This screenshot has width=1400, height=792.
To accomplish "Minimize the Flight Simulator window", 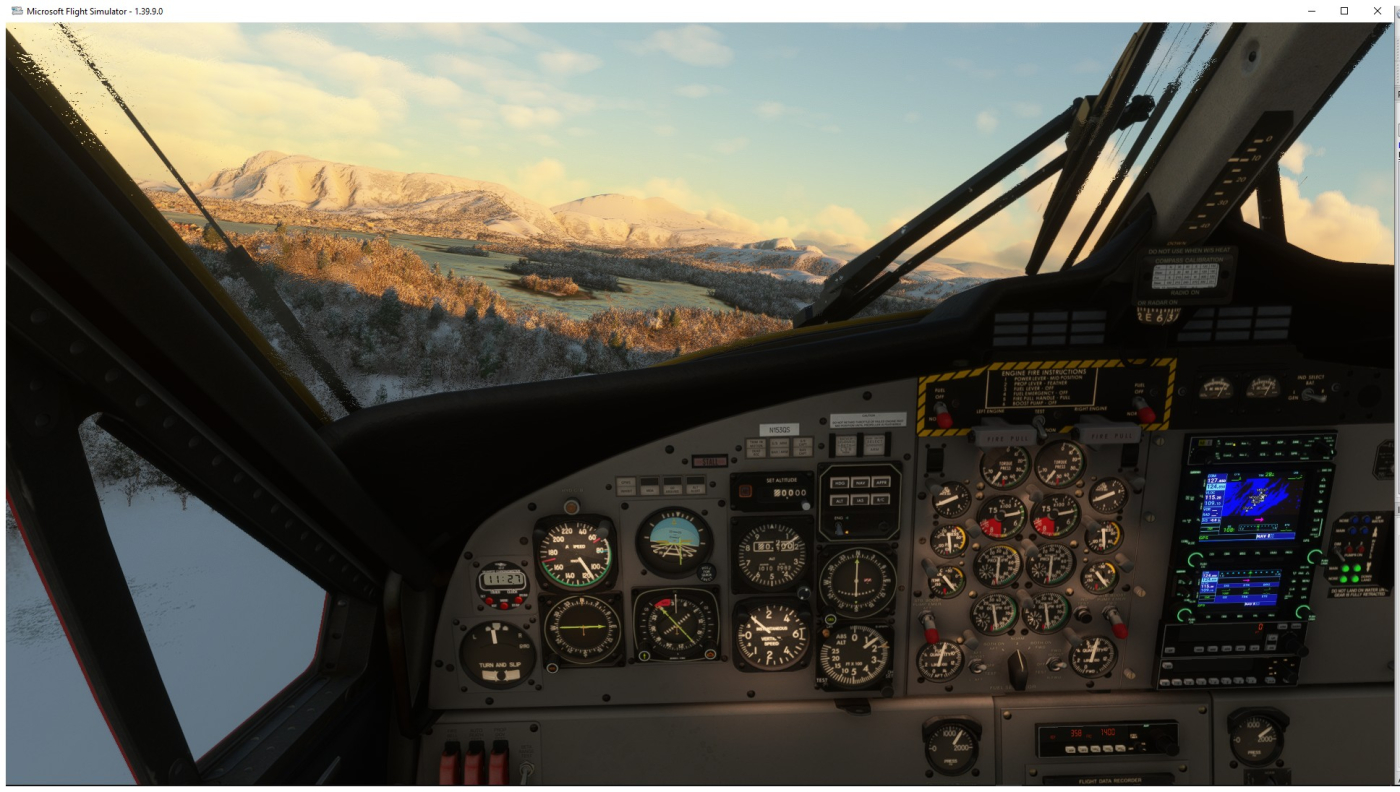I will pyautogui.click(x=1312, y=11).
